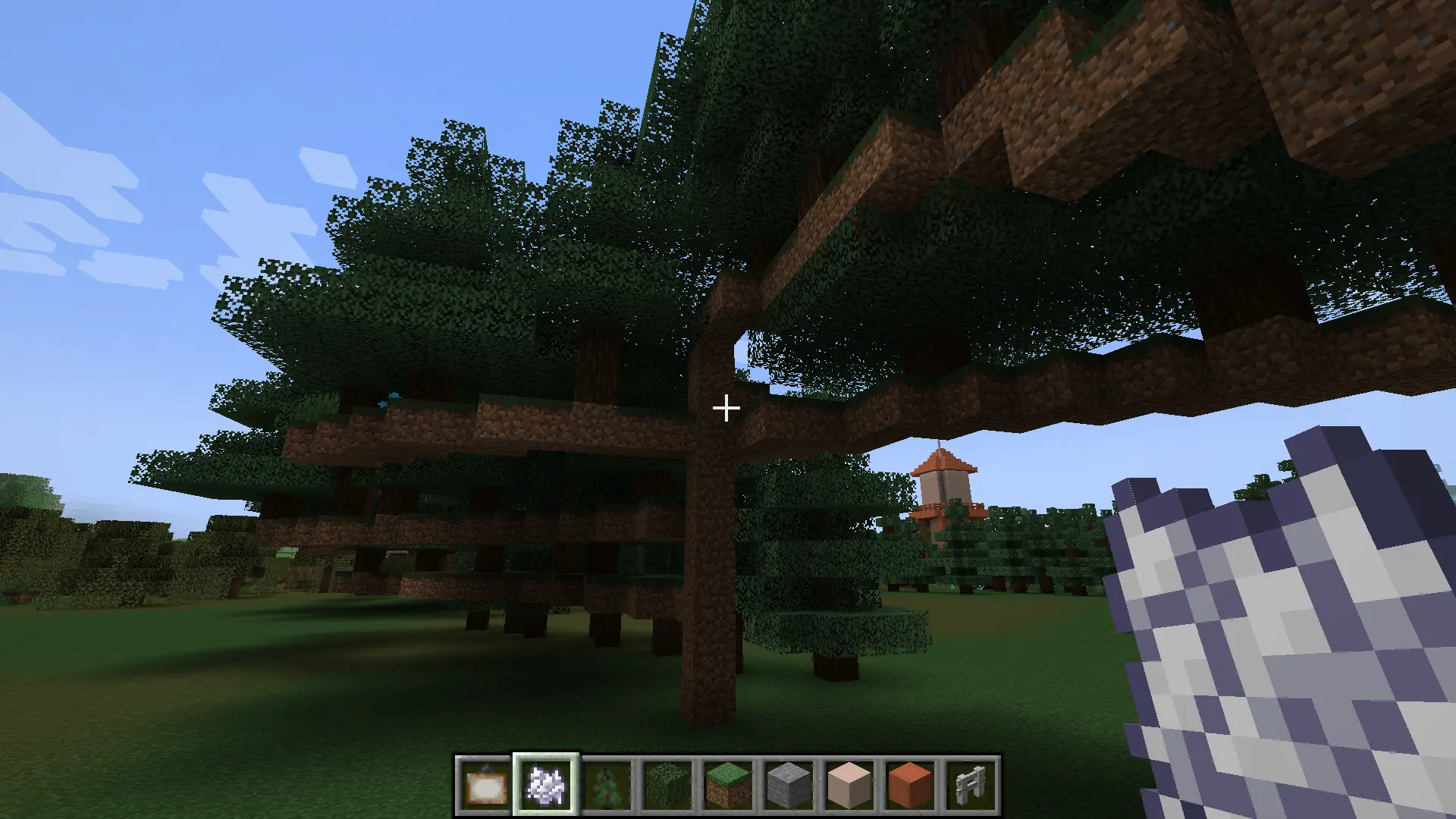
Task: Select the painting in the hotbar
Action: coord(485,785)
